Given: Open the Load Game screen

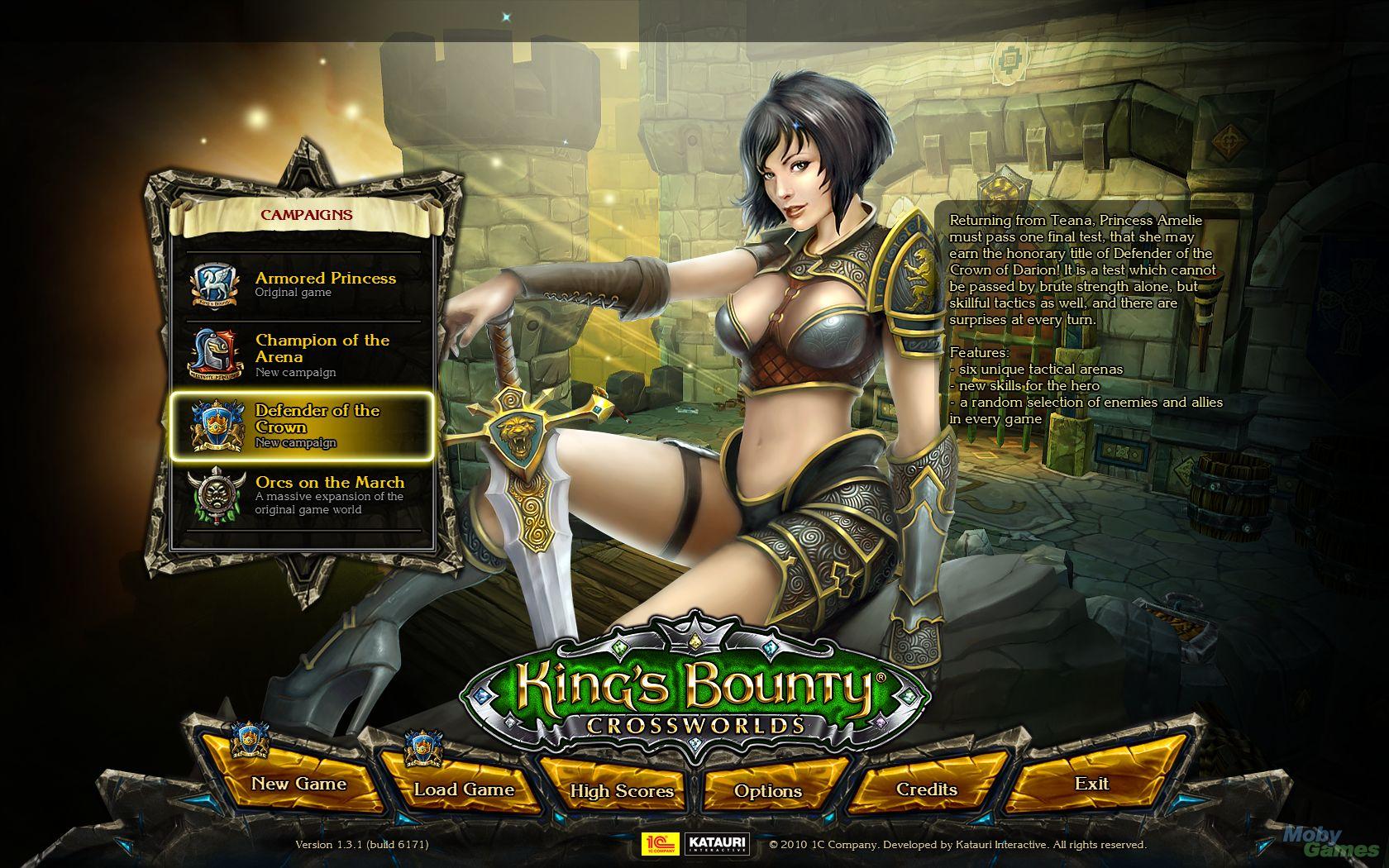Looking at the screenshot, I should (x=463, y=789).
